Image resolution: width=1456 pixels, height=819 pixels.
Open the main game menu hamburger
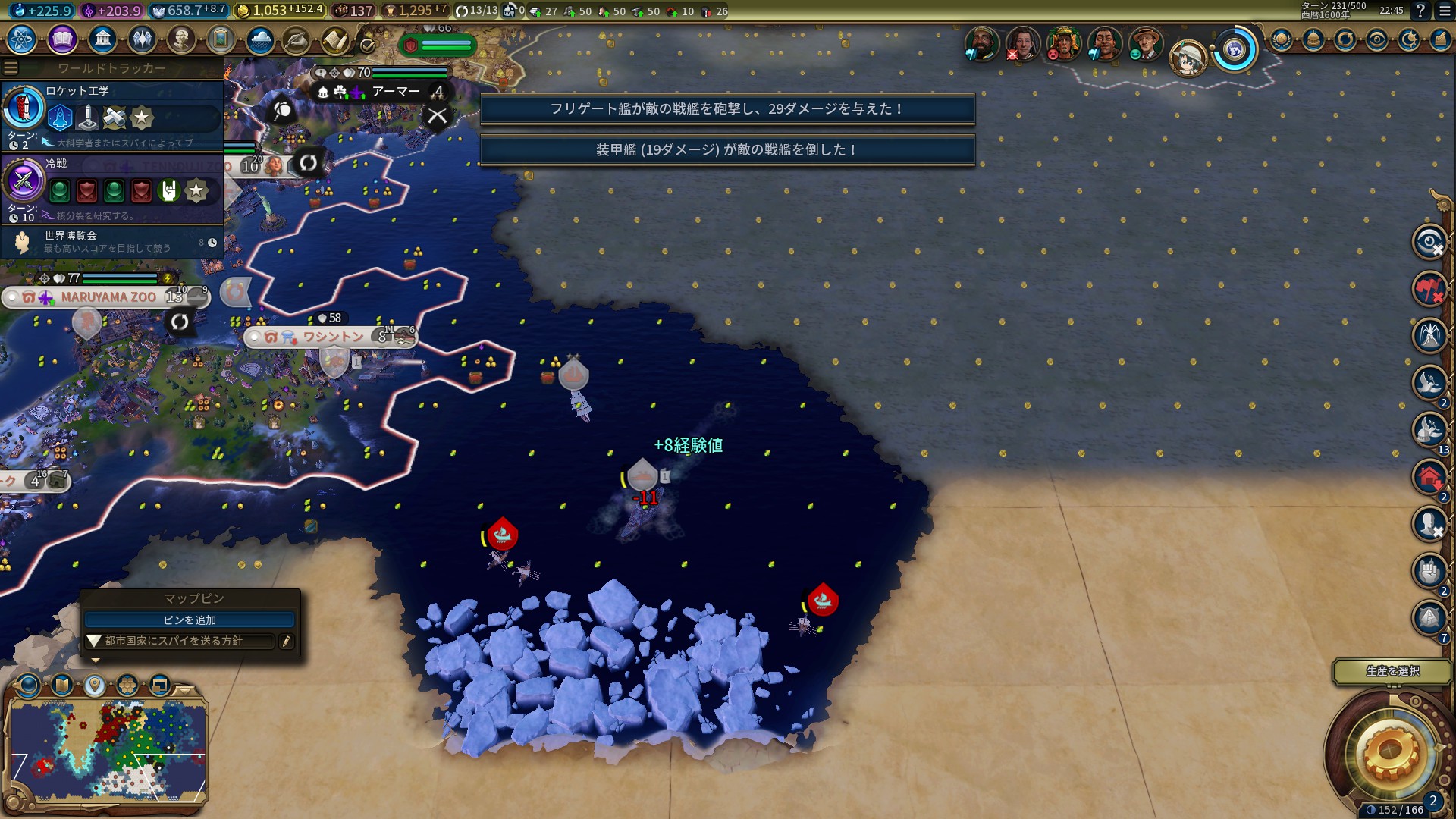[x=1443, y=11]
